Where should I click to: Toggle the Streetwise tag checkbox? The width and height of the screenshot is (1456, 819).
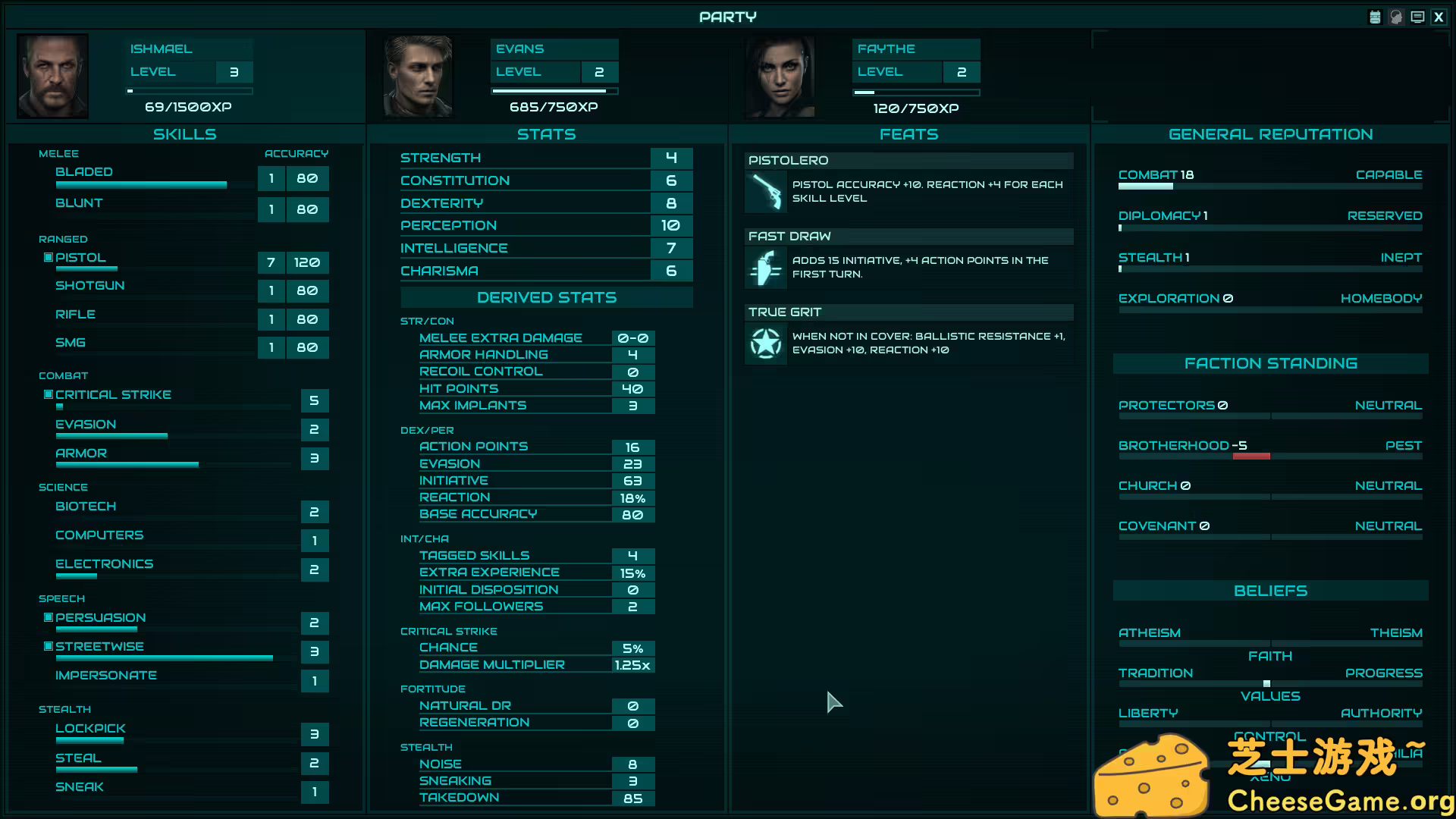[47, 646]
